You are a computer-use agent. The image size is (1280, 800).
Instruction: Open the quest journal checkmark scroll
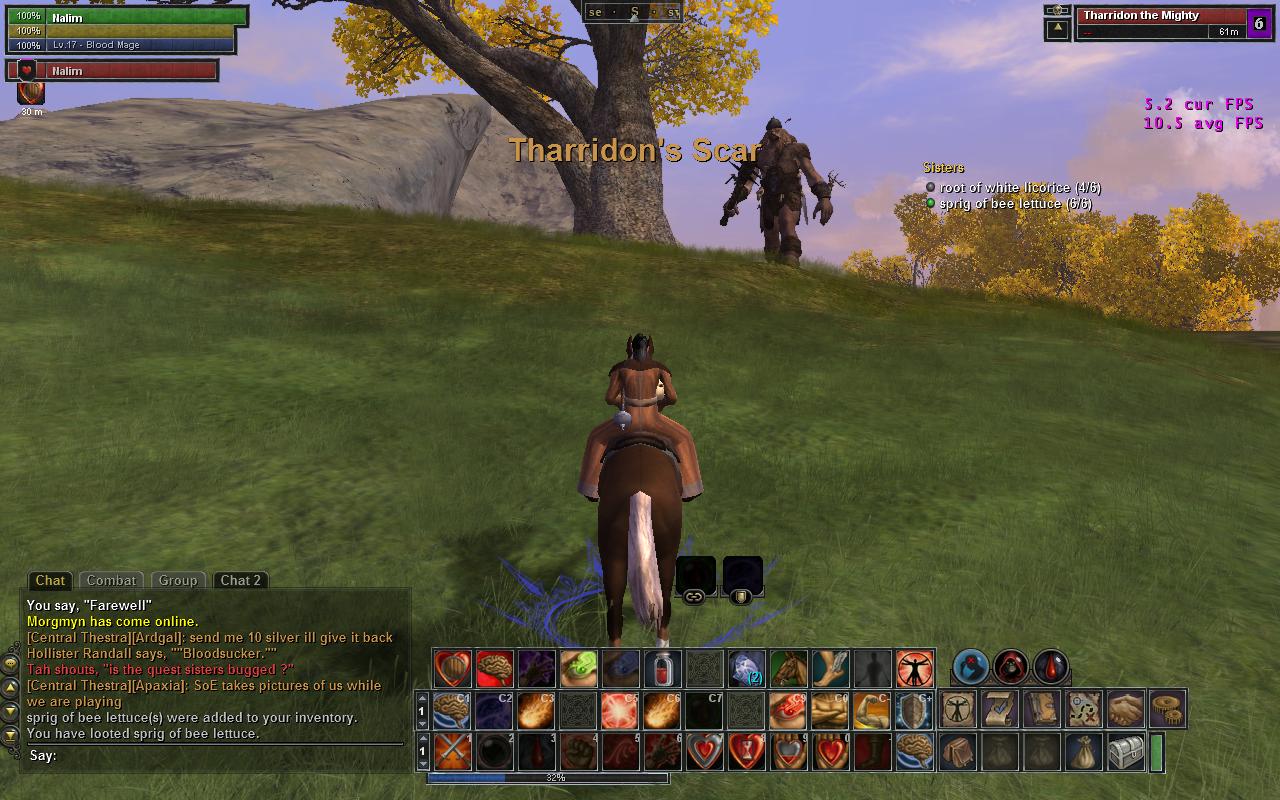[x=1000, y=709]
